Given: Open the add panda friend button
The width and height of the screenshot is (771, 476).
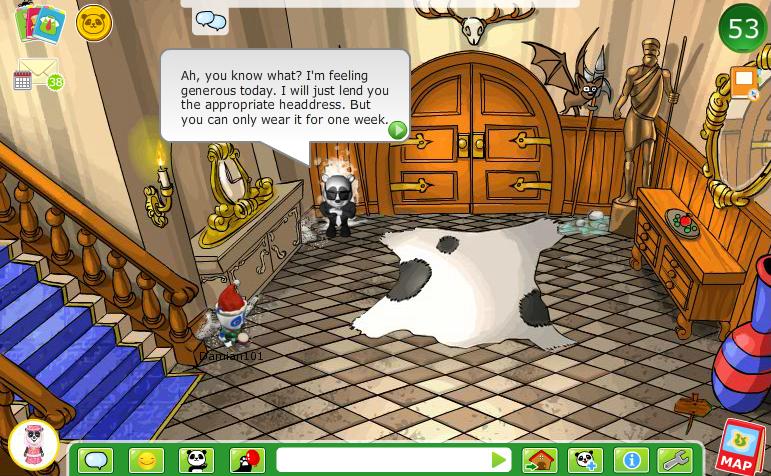Looking at the screenshot, I should [x=585, y=460].
